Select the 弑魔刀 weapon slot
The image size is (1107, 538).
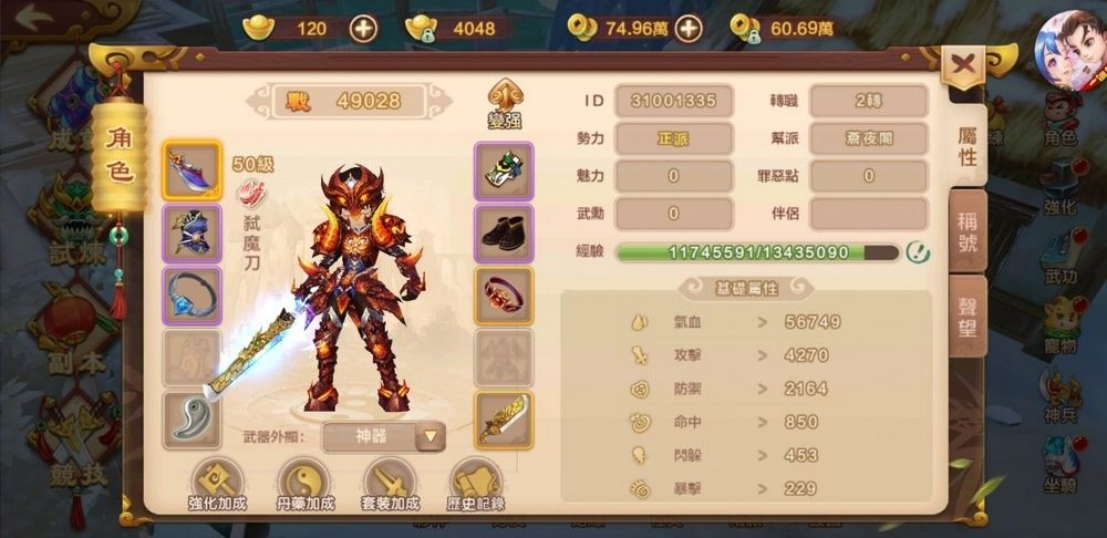[x=190, y=171]
